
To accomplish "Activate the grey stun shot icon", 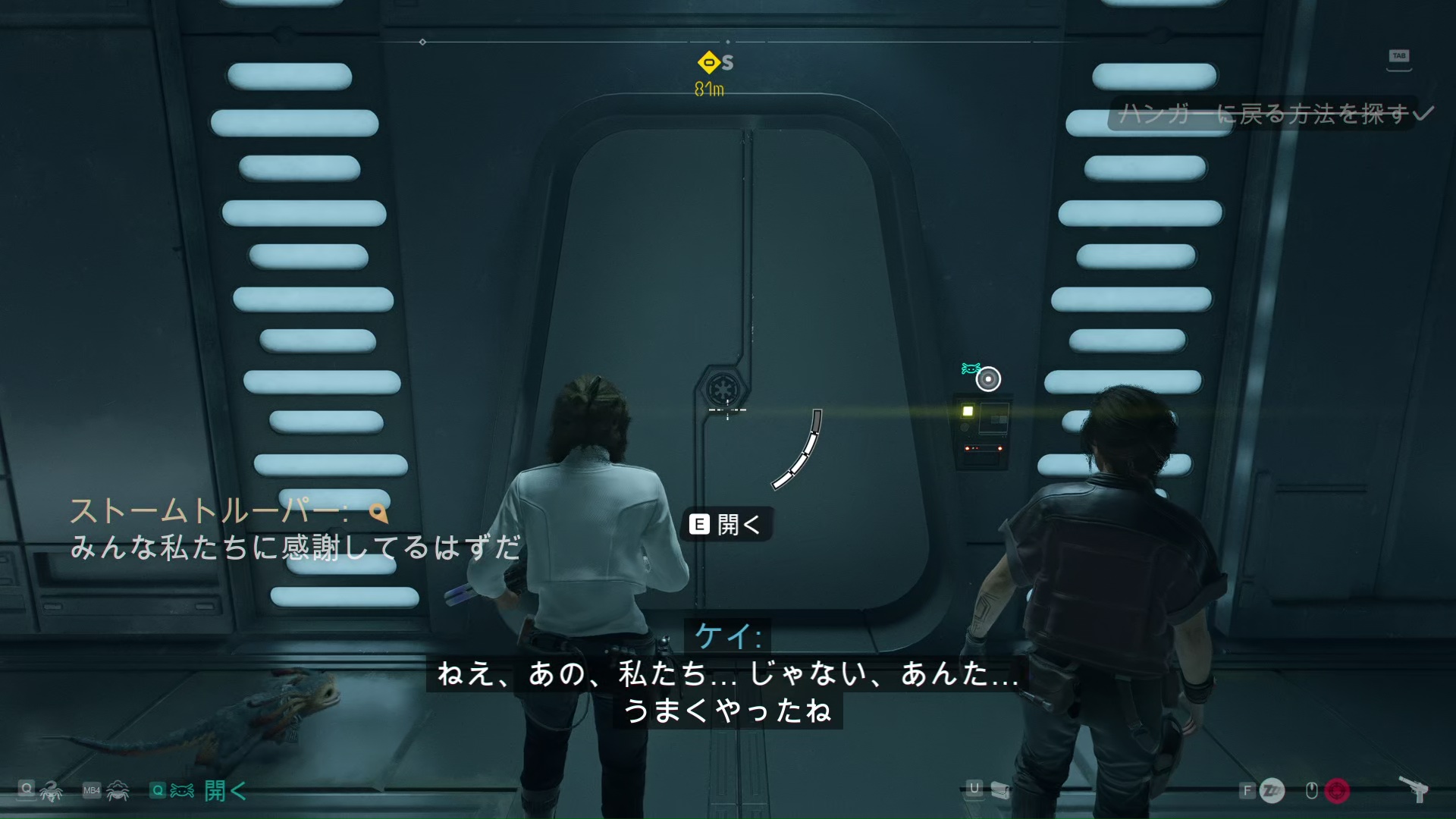I will point(1272,791).
